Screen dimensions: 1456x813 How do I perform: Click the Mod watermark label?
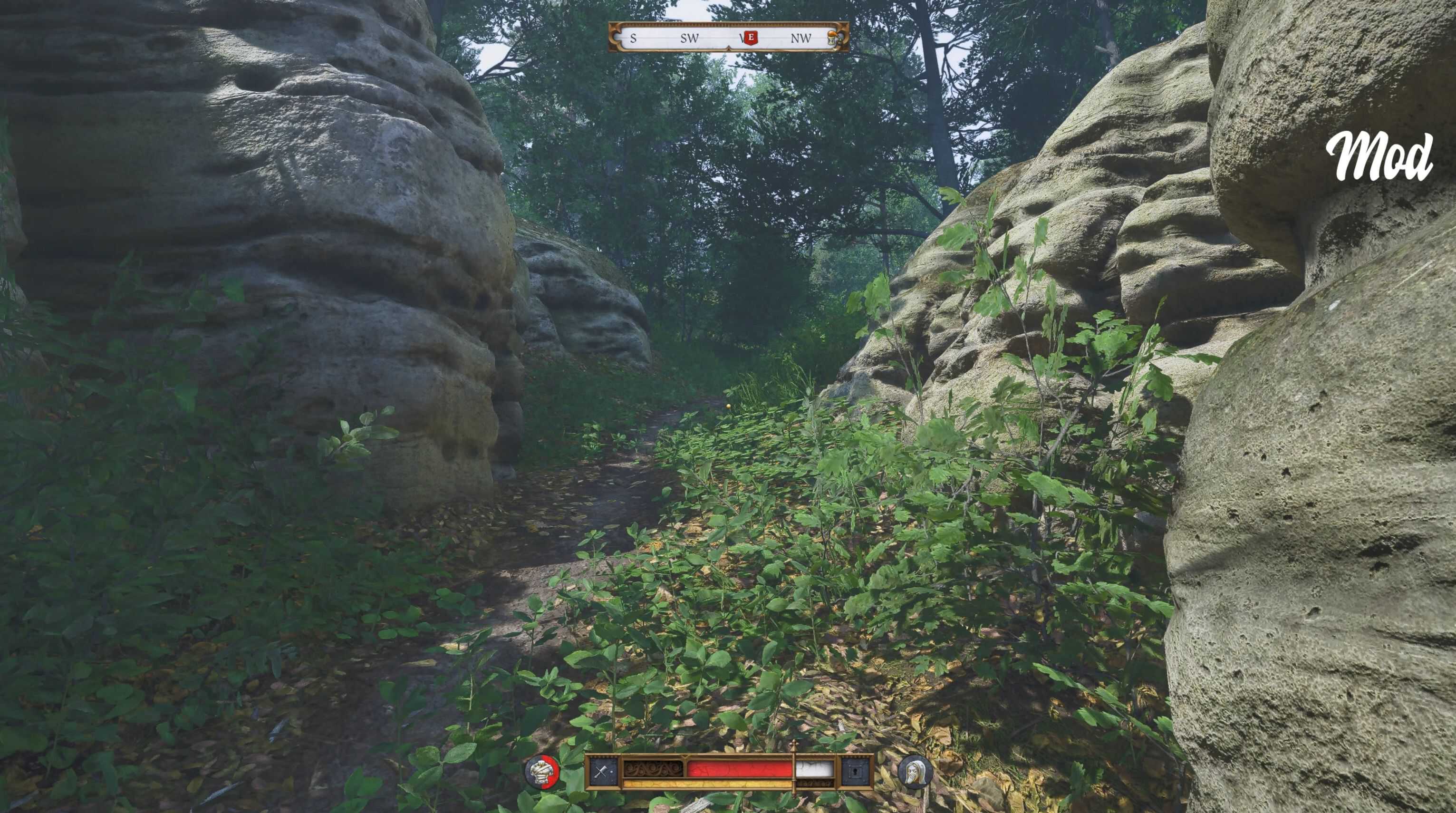pos(1379,156)
